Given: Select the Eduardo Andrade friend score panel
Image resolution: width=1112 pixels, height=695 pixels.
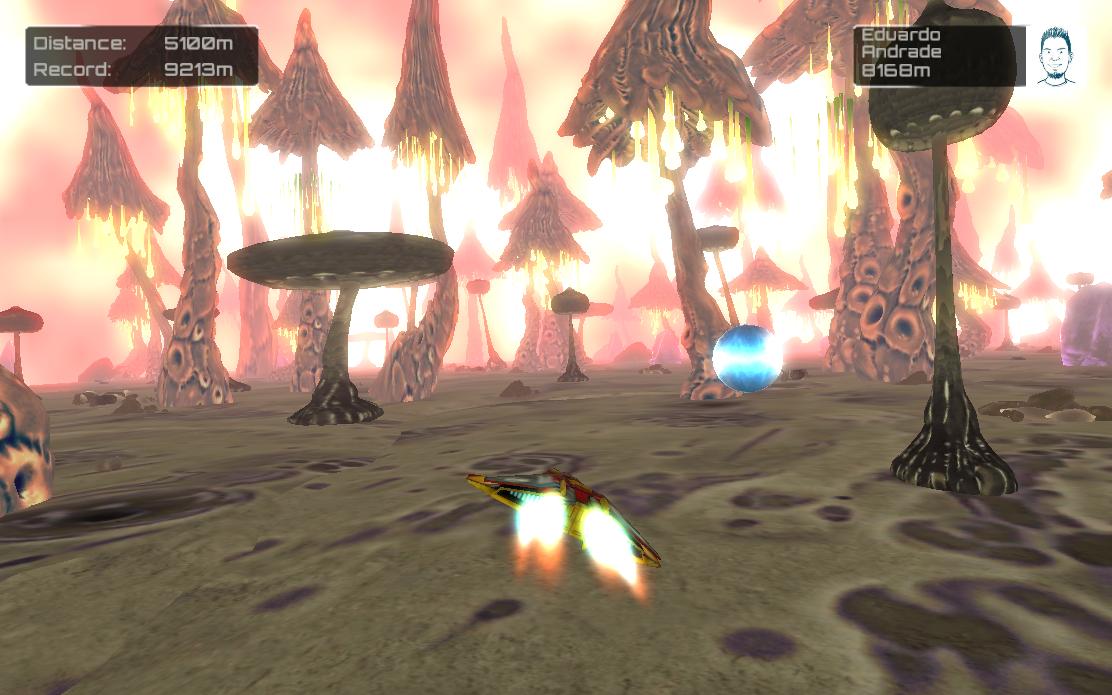Looking at the screenshot, I should tap(937, 55).
